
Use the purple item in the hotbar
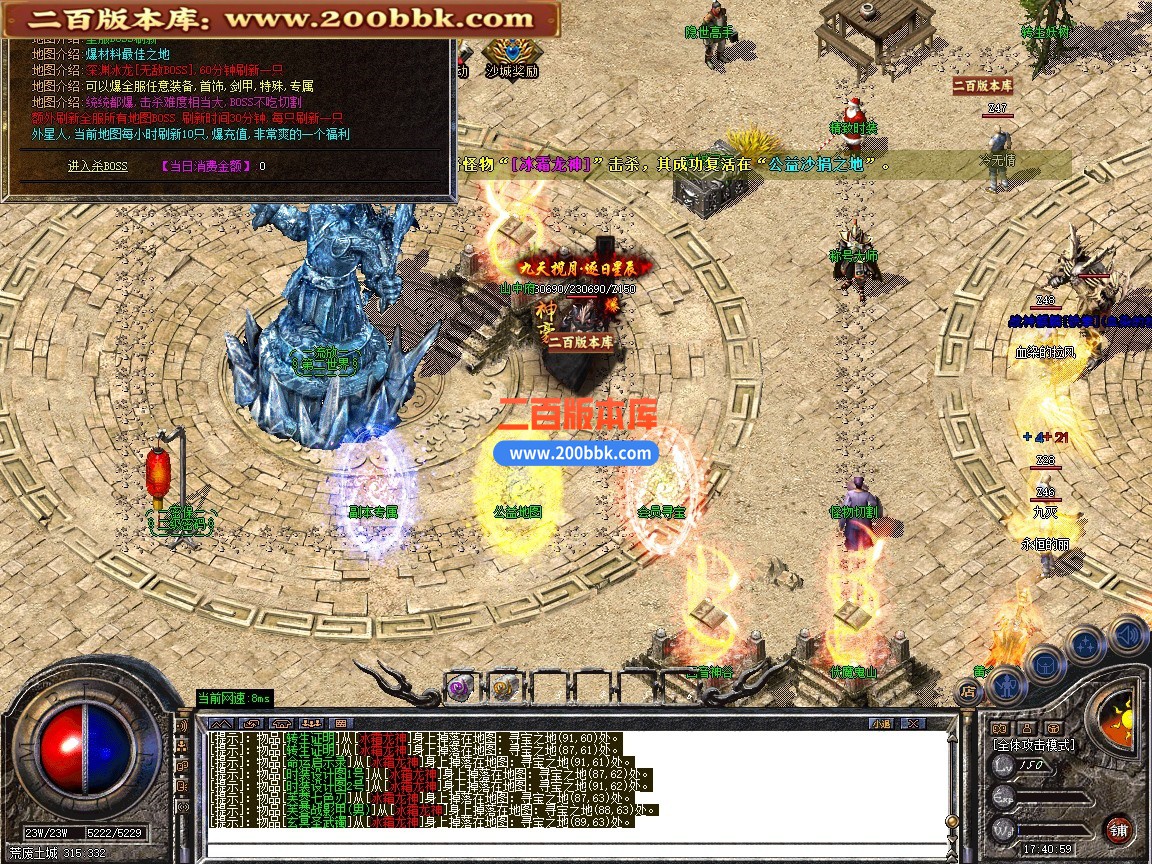click(x=460, y=687)
